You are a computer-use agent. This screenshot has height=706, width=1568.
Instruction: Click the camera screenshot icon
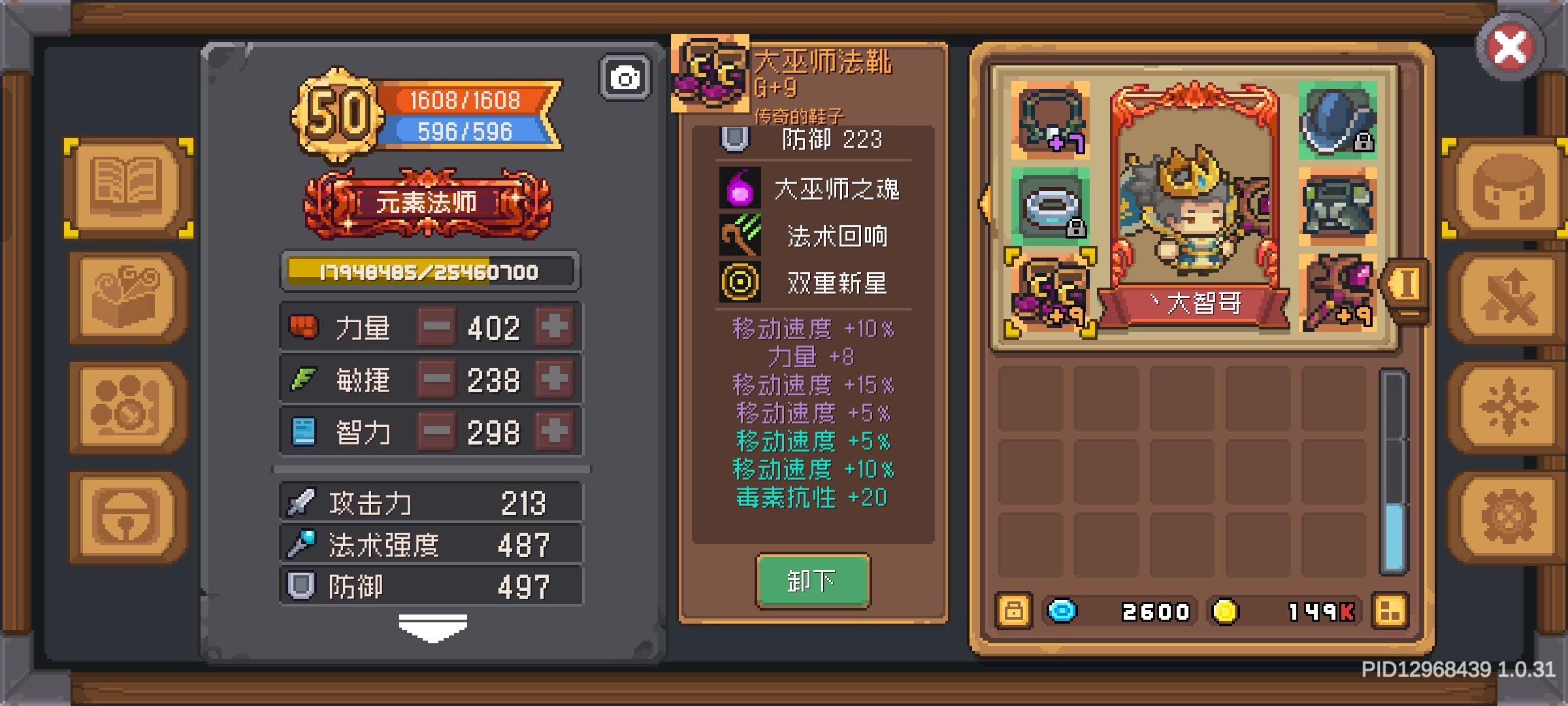625,76
